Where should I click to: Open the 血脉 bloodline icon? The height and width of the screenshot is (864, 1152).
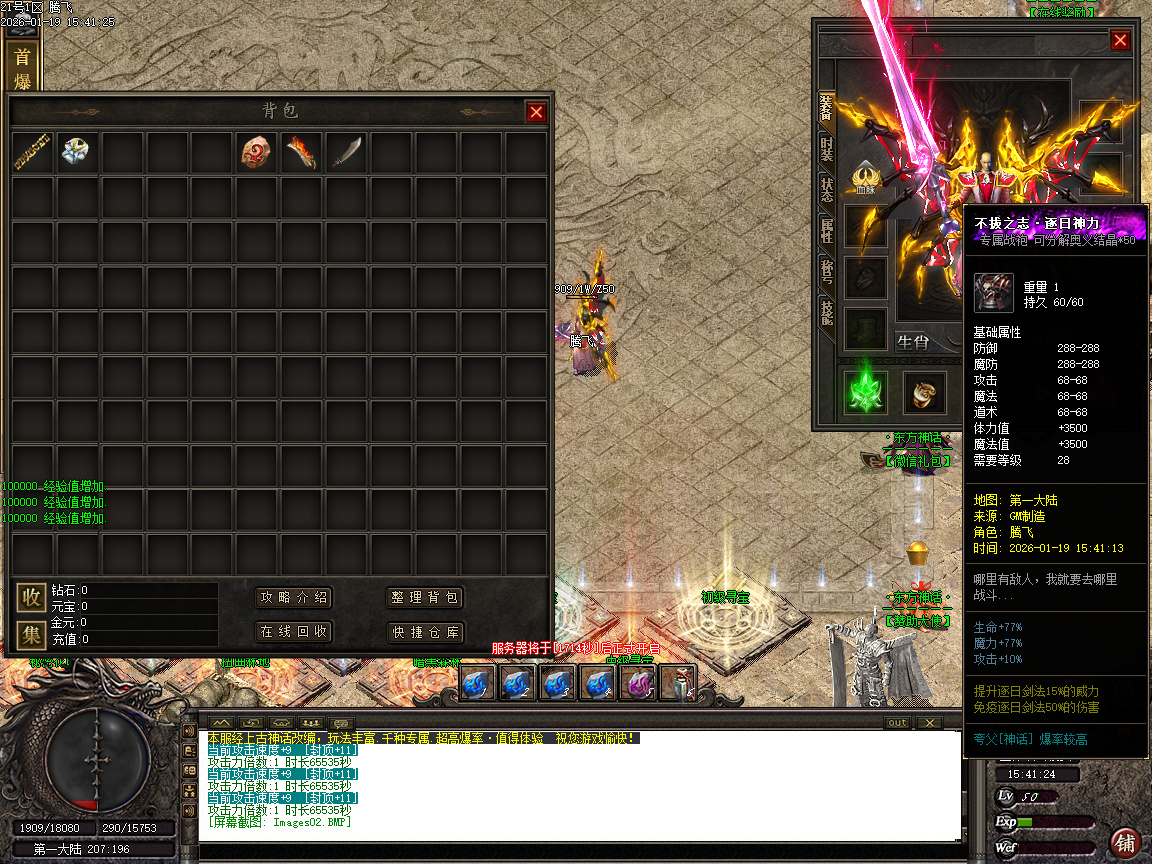pyautogui.click(x=865, y=177)
